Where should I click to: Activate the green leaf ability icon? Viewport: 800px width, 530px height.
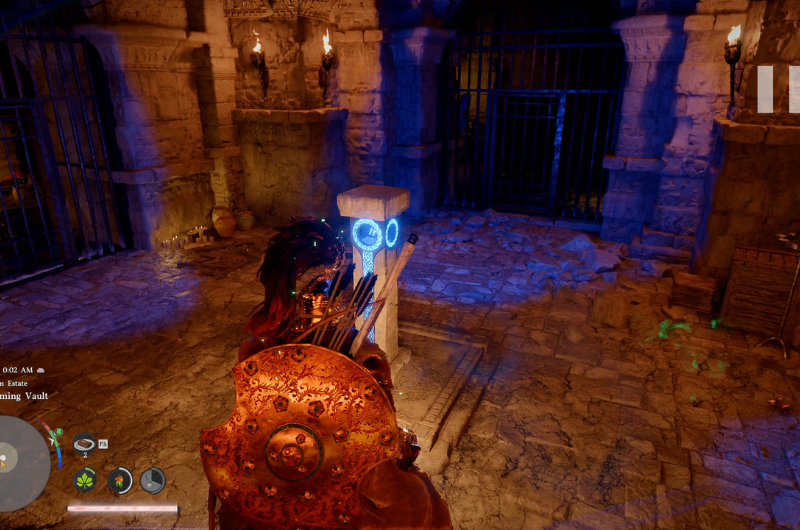tap(86, 480)
